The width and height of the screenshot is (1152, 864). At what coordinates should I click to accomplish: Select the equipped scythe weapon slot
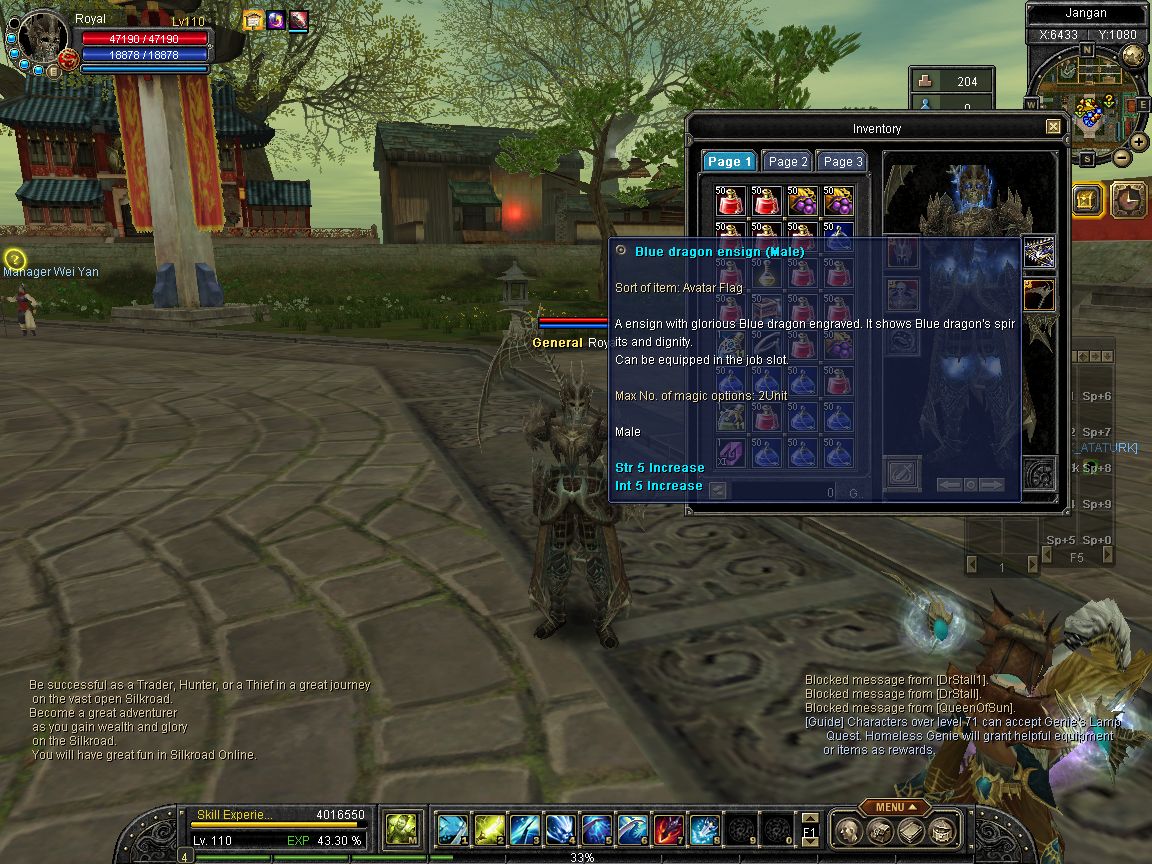pyautogui.click(x=1040, y=295)
